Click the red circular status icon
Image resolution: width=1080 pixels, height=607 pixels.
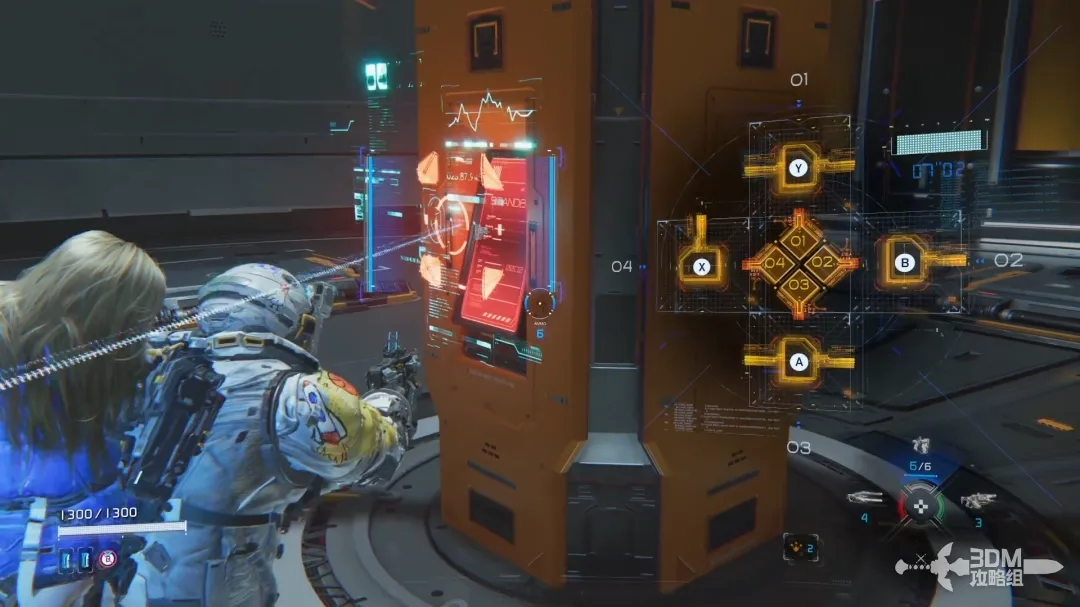pos(107,559)
